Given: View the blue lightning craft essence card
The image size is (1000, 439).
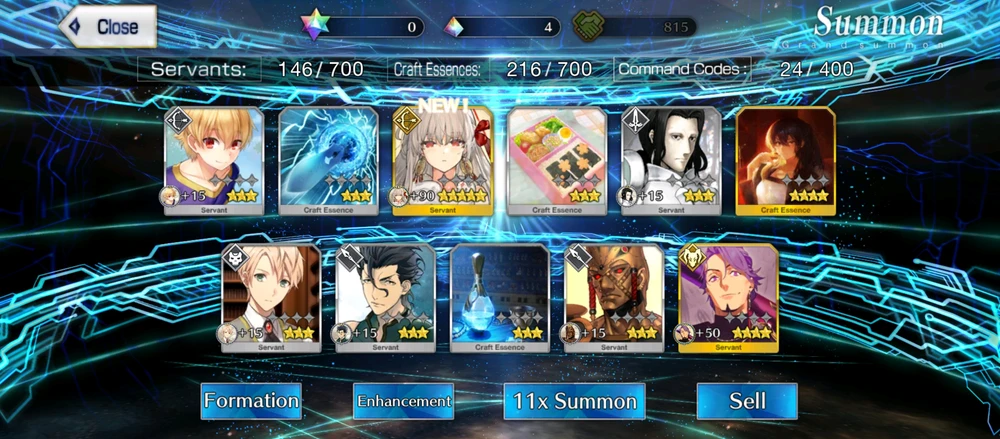Looking at the screenshot, I should click(x=328, y=160).
